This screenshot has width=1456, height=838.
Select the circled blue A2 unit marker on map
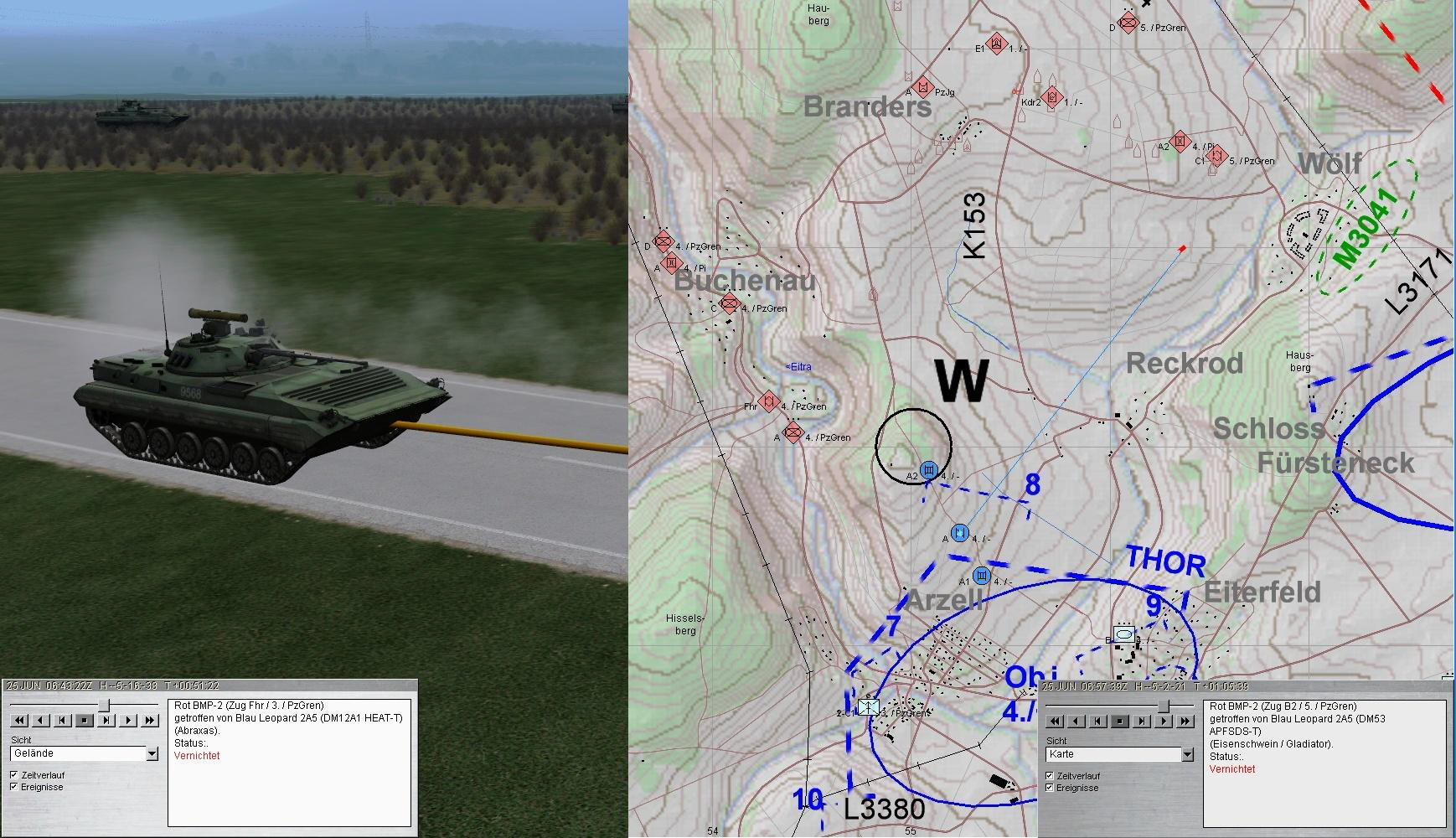click(x=928, y=470)
